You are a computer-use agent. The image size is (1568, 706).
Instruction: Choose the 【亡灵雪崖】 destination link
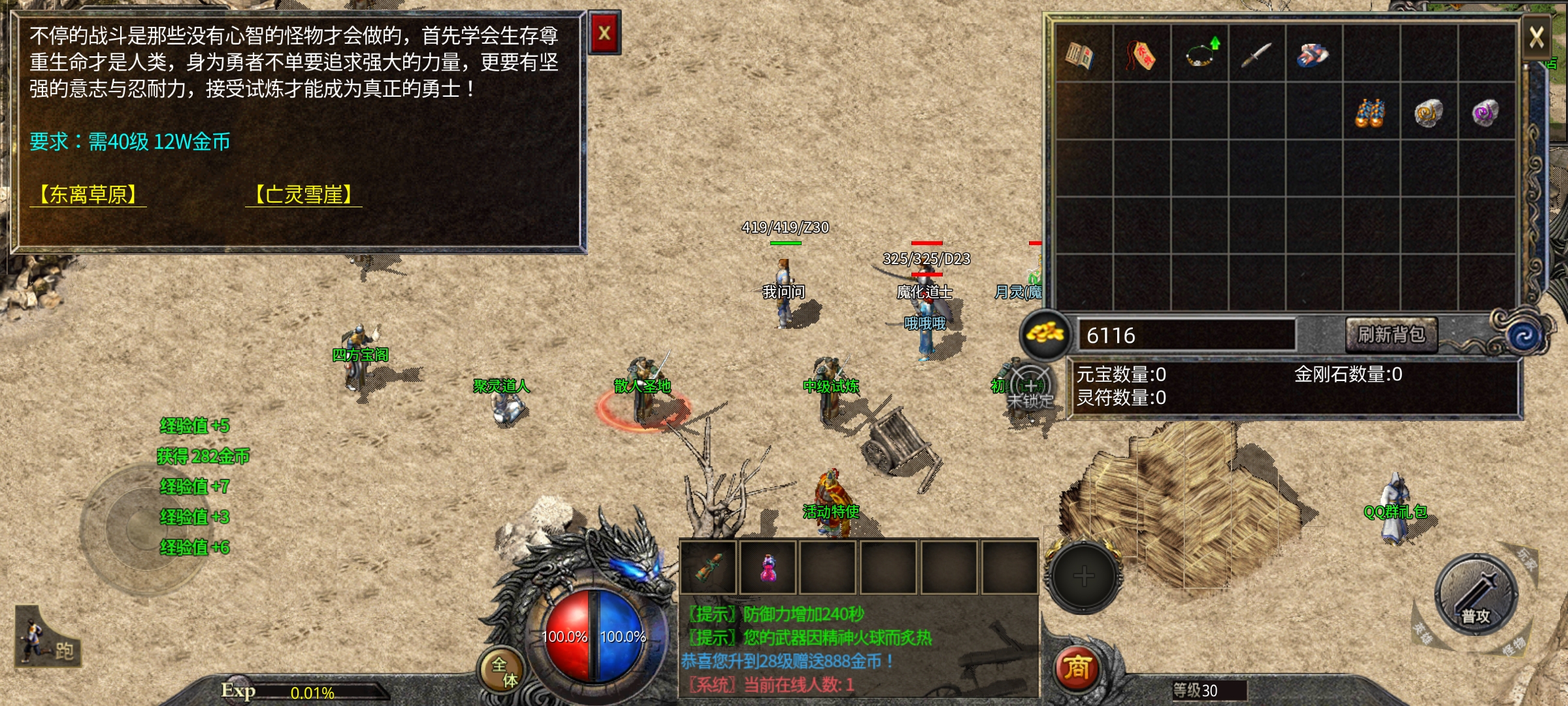tap(304, 195)
